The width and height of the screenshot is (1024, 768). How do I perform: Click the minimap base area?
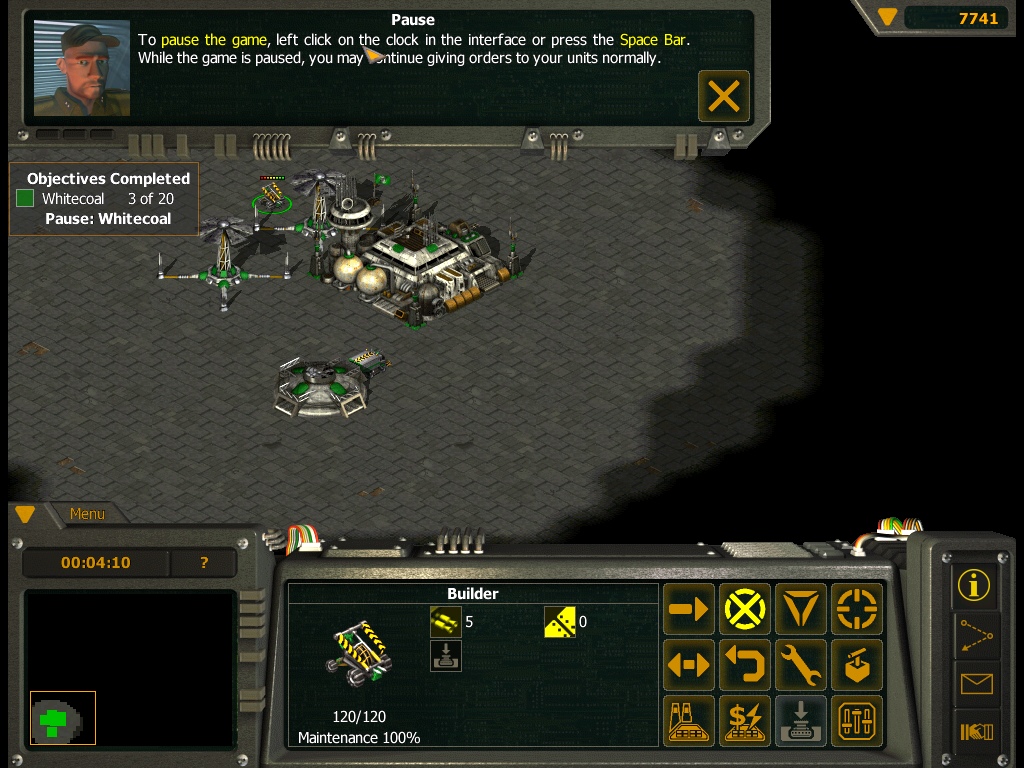62,718
